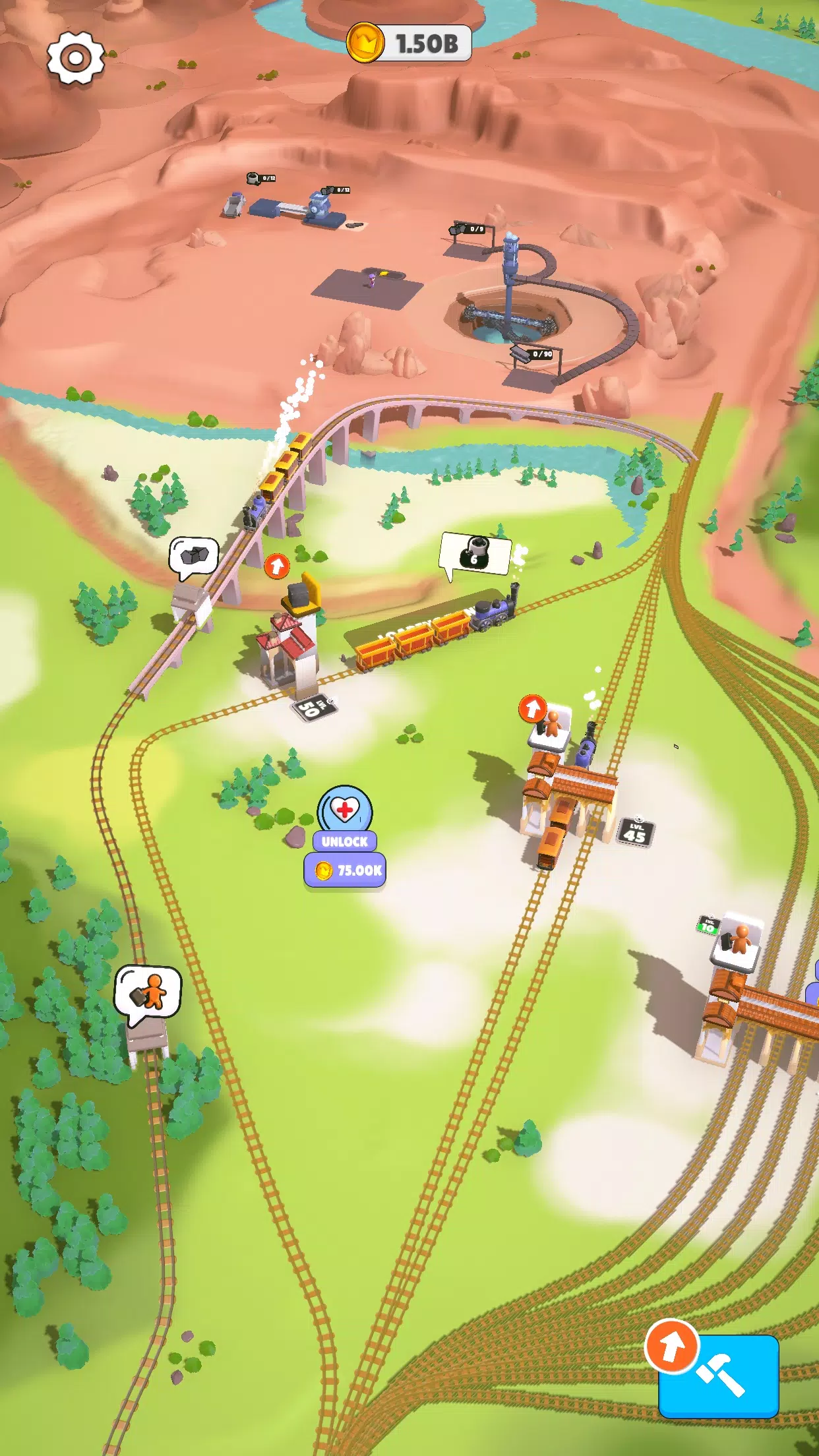Tap the train's cargo bubble showing 6
The height and width of the screenshot is (1456, 819).
[475, 554]
